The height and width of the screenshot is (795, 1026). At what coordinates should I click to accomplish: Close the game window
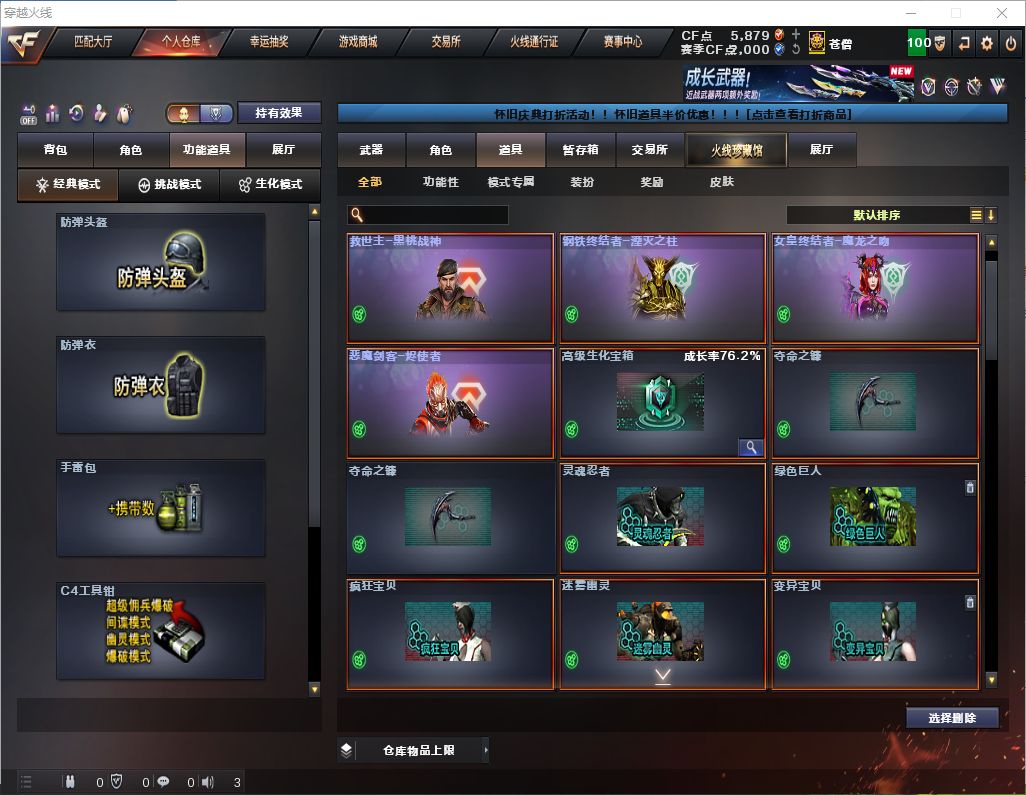1002,13
